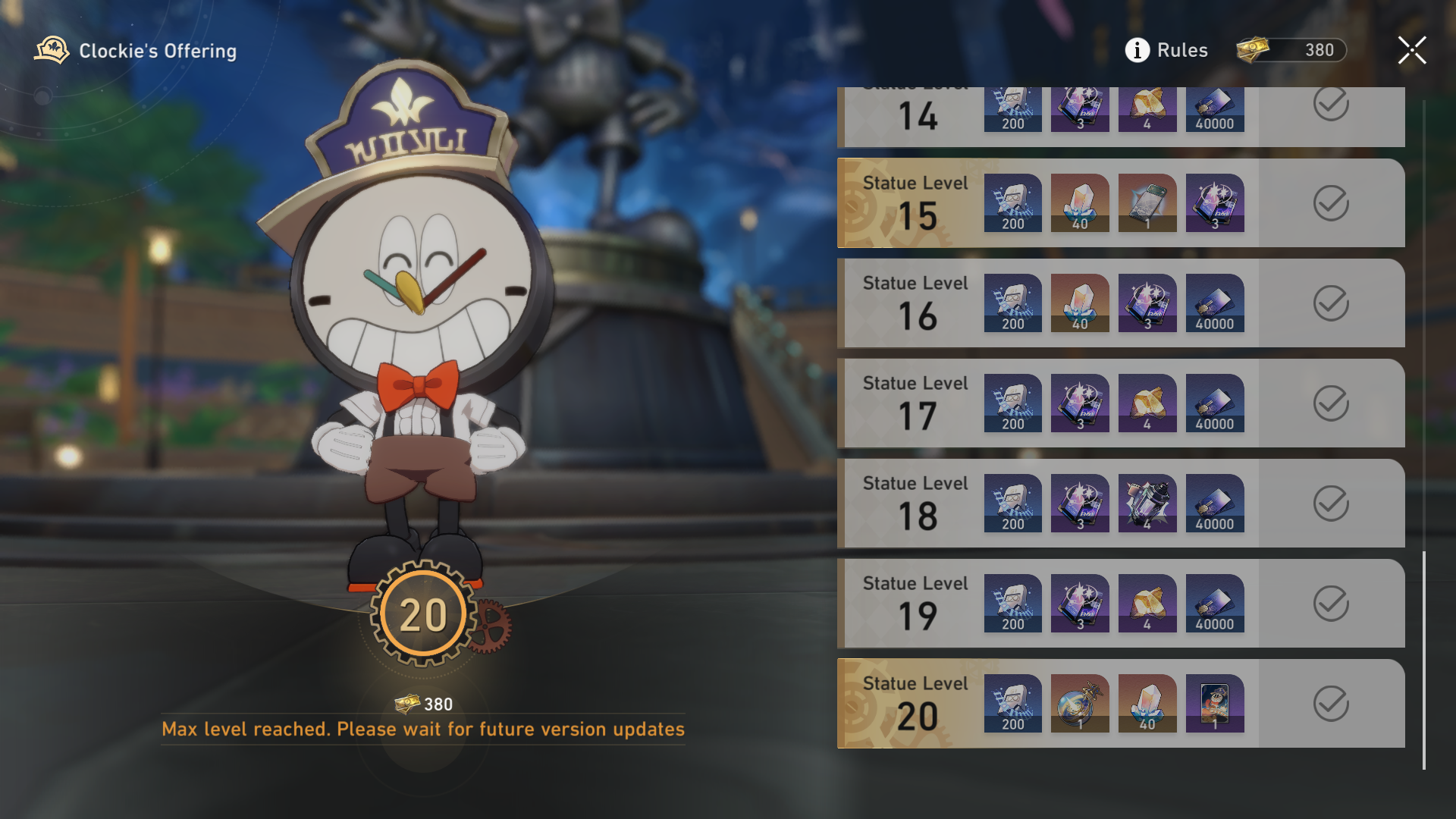The image size is (1456, 819).
Task: Select the Clockie card reward at Level 20
Action: 1215,704
